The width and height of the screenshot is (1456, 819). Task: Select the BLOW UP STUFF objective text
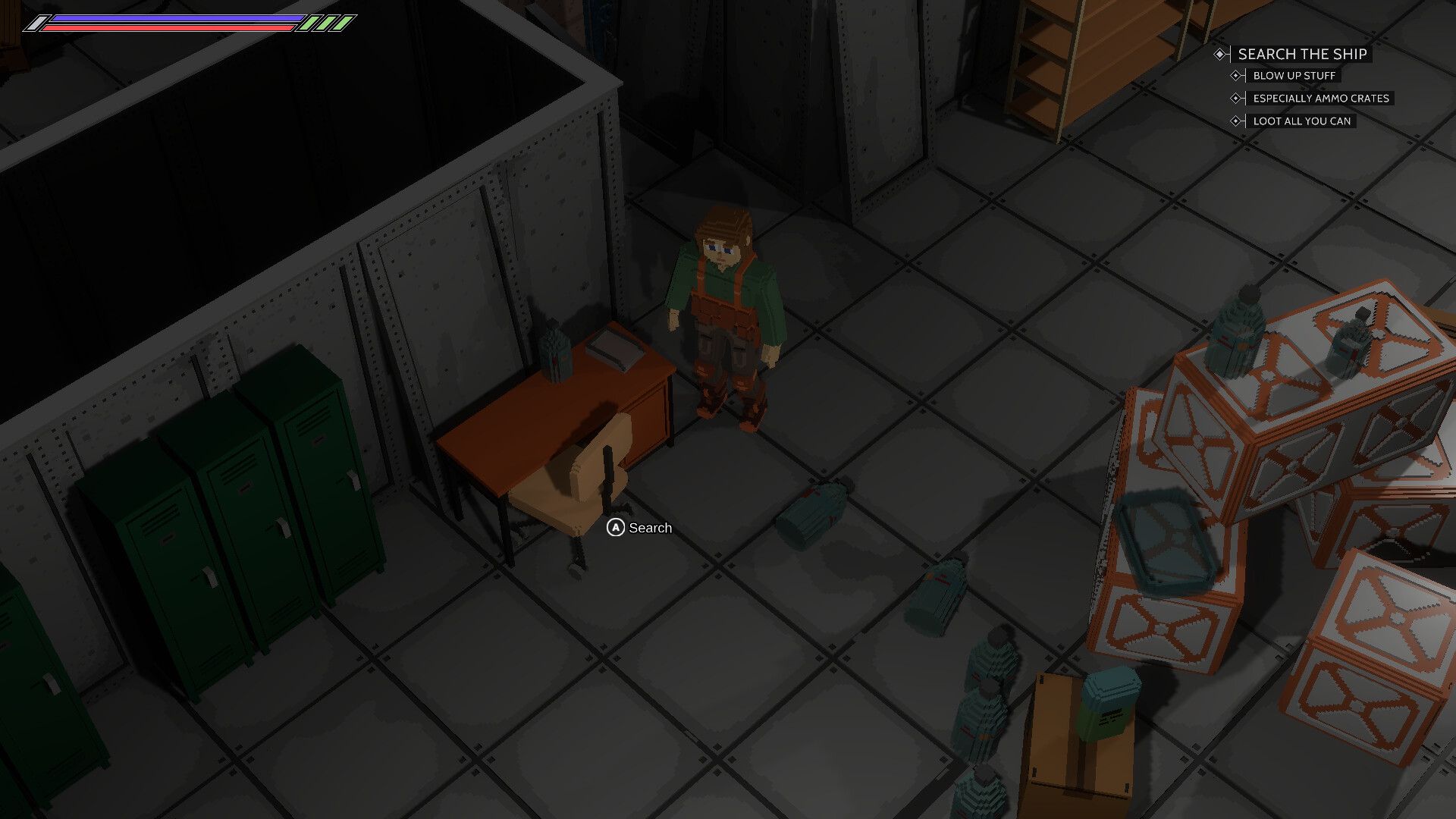click(x=1295, y=75)
